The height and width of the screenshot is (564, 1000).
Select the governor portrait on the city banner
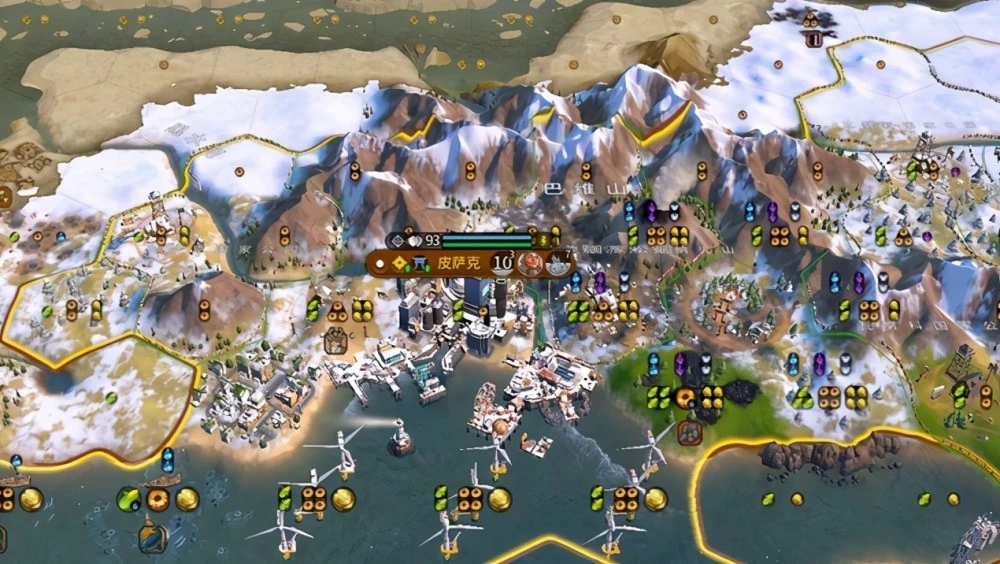coord(531,265)
